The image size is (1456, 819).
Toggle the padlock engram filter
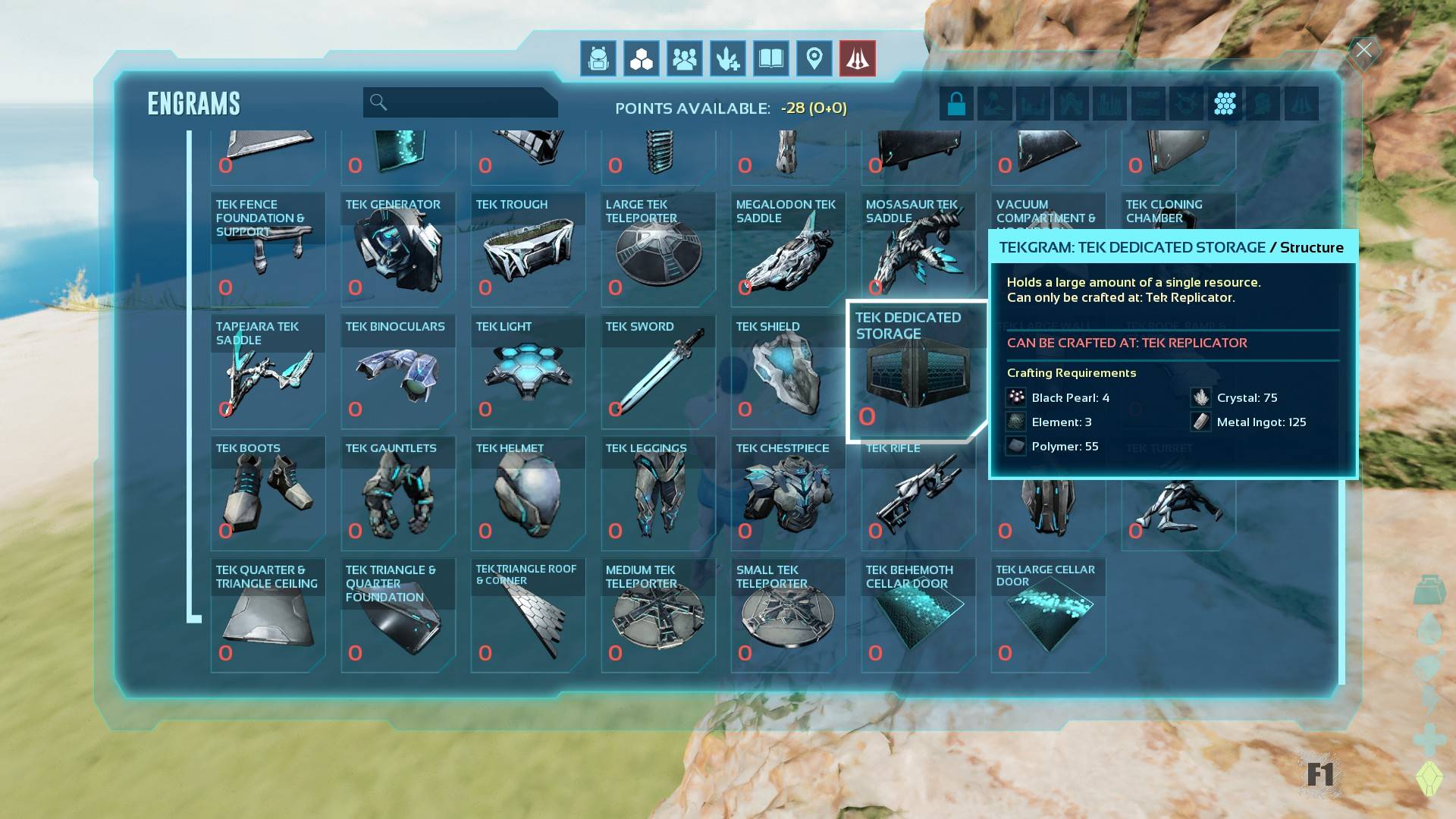click(956, 103)
